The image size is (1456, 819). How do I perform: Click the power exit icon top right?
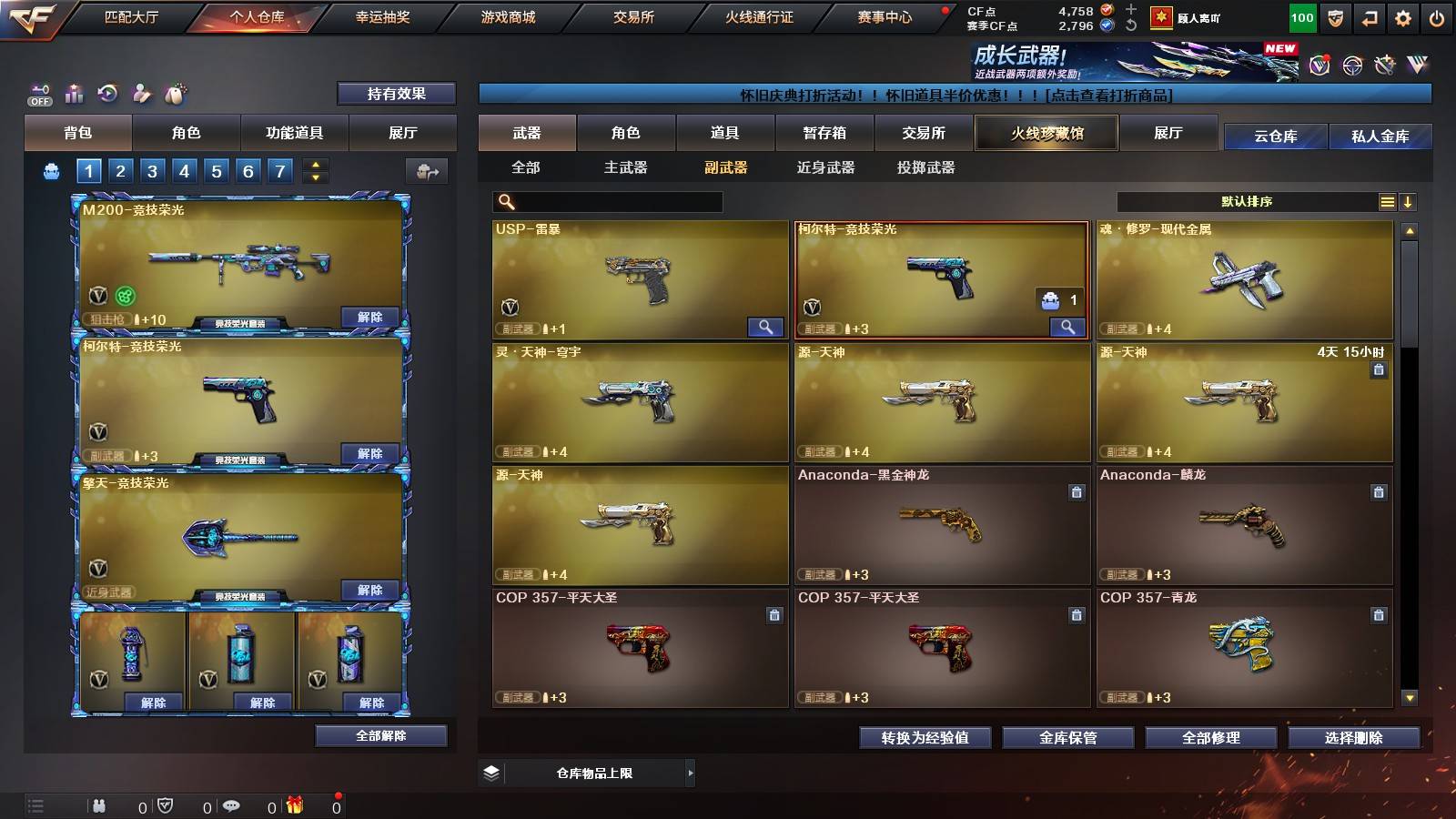coord(1438,16)
